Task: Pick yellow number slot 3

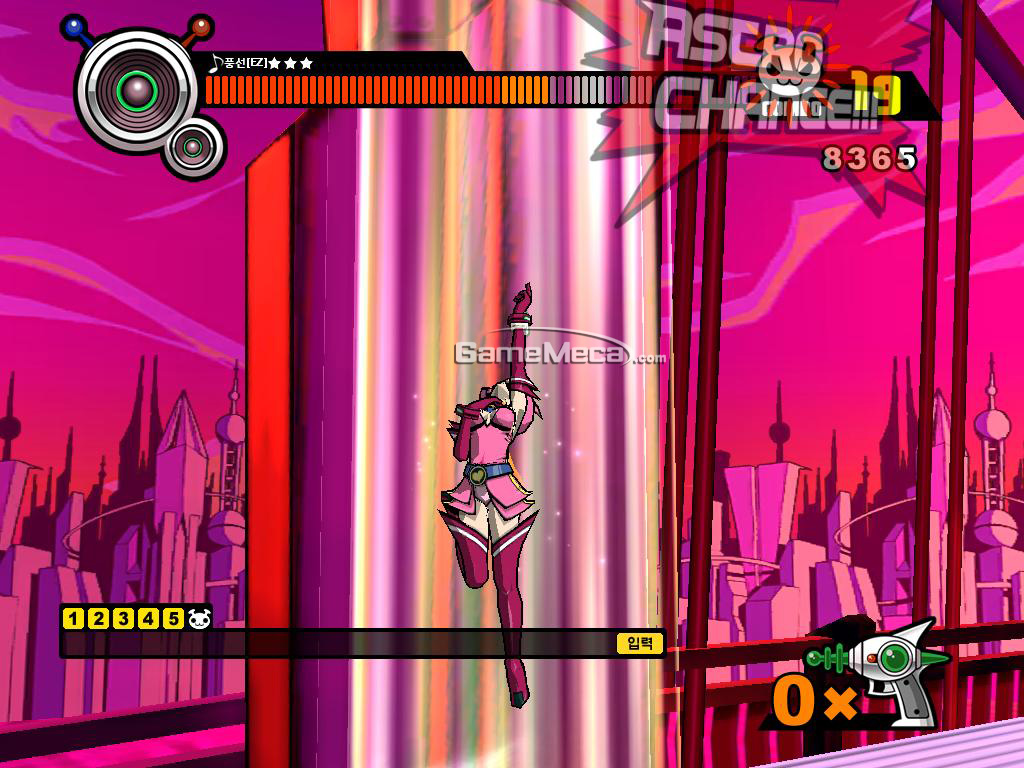Action: click(x=123, y=618)
